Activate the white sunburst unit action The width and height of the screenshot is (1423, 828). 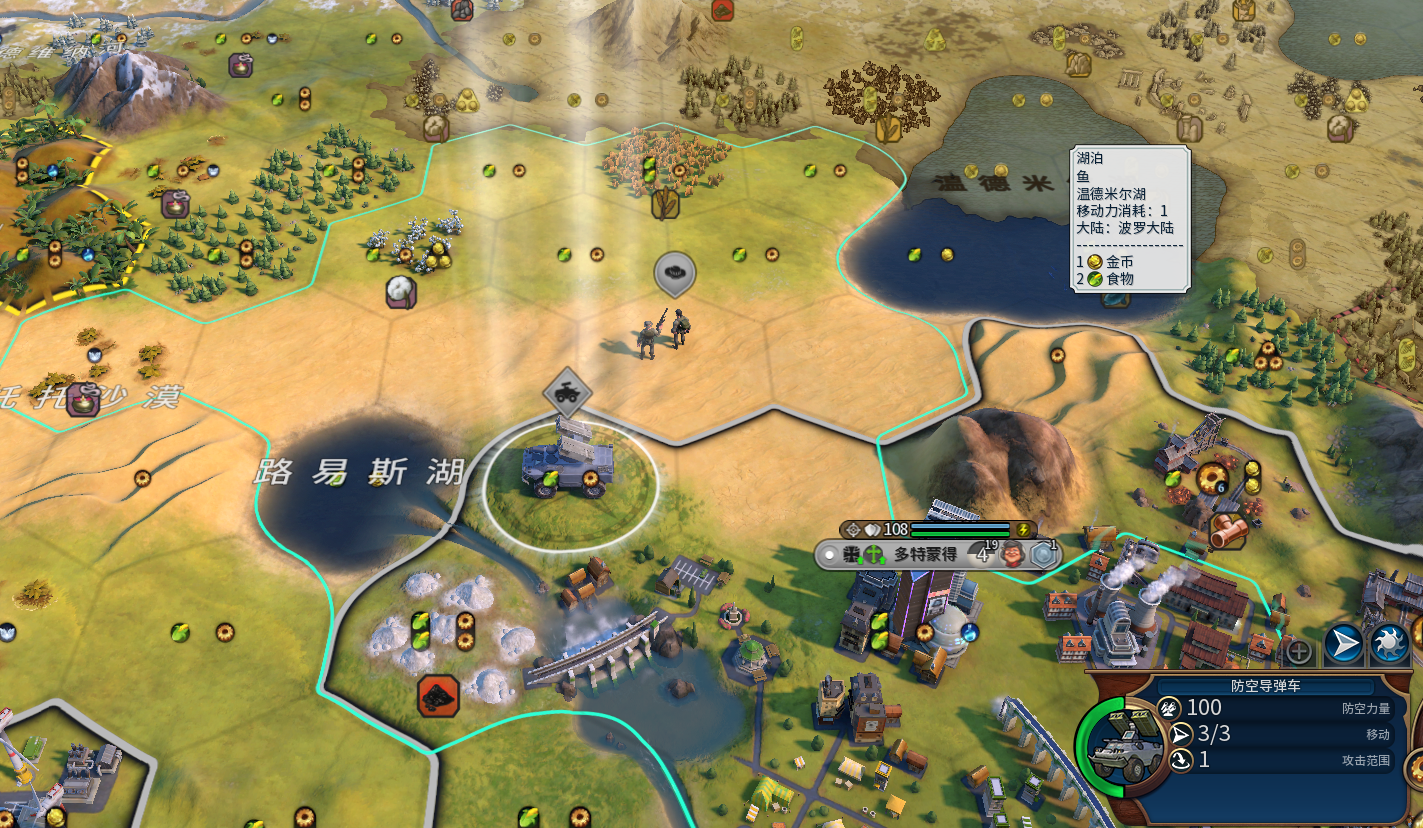coord(1390,645)
